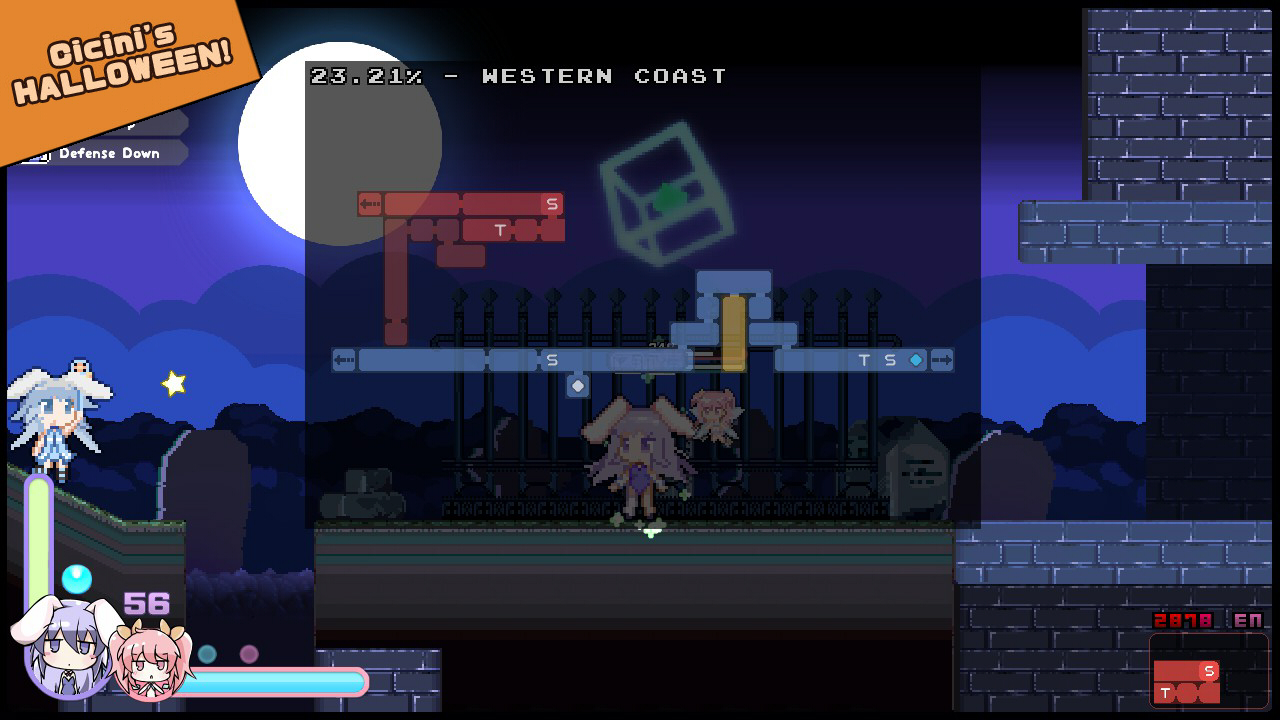Click the right arrow at the map bar's end

941,360
